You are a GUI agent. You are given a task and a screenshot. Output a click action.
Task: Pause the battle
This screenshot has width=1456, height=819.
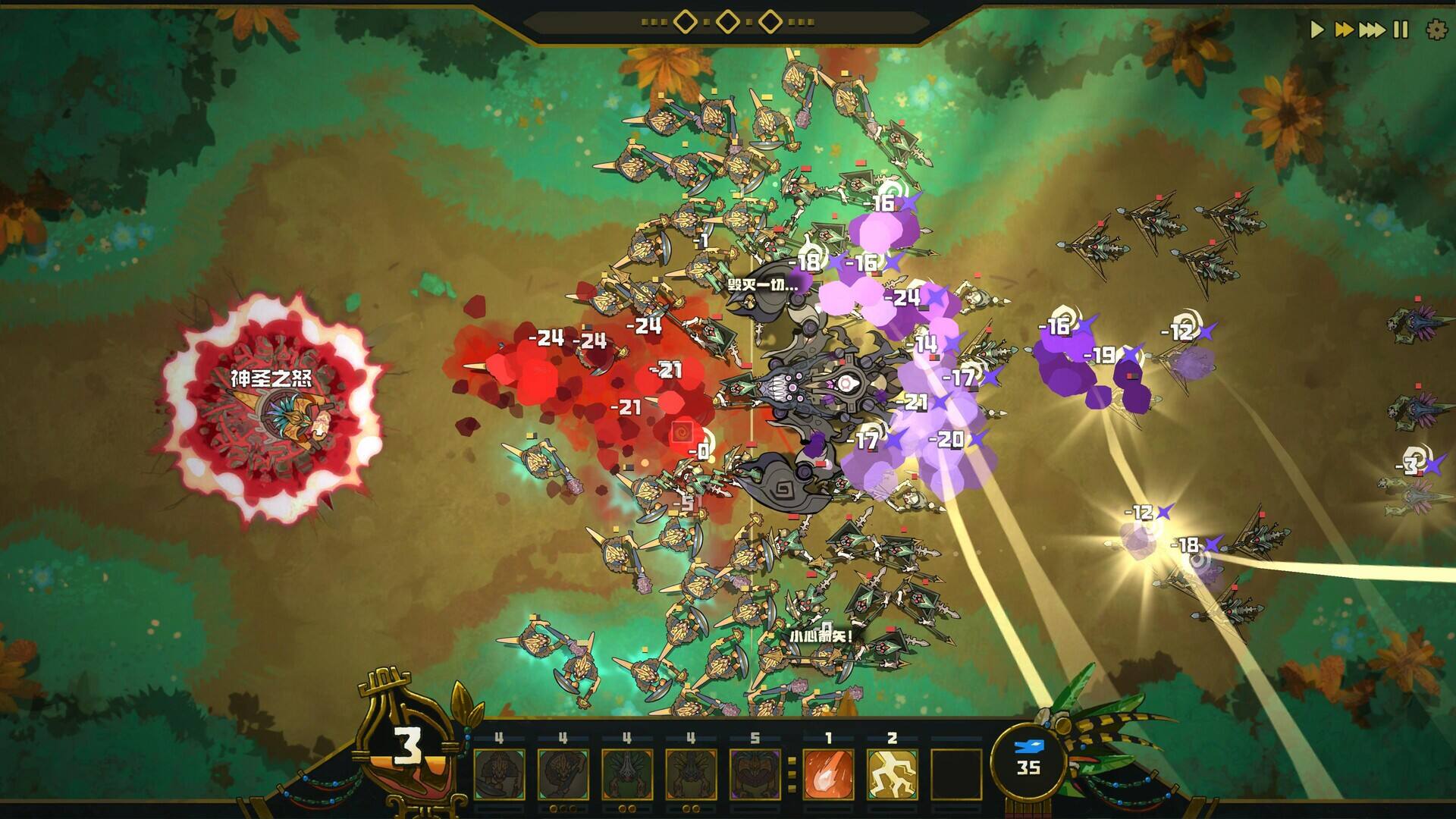point(1401,30)
